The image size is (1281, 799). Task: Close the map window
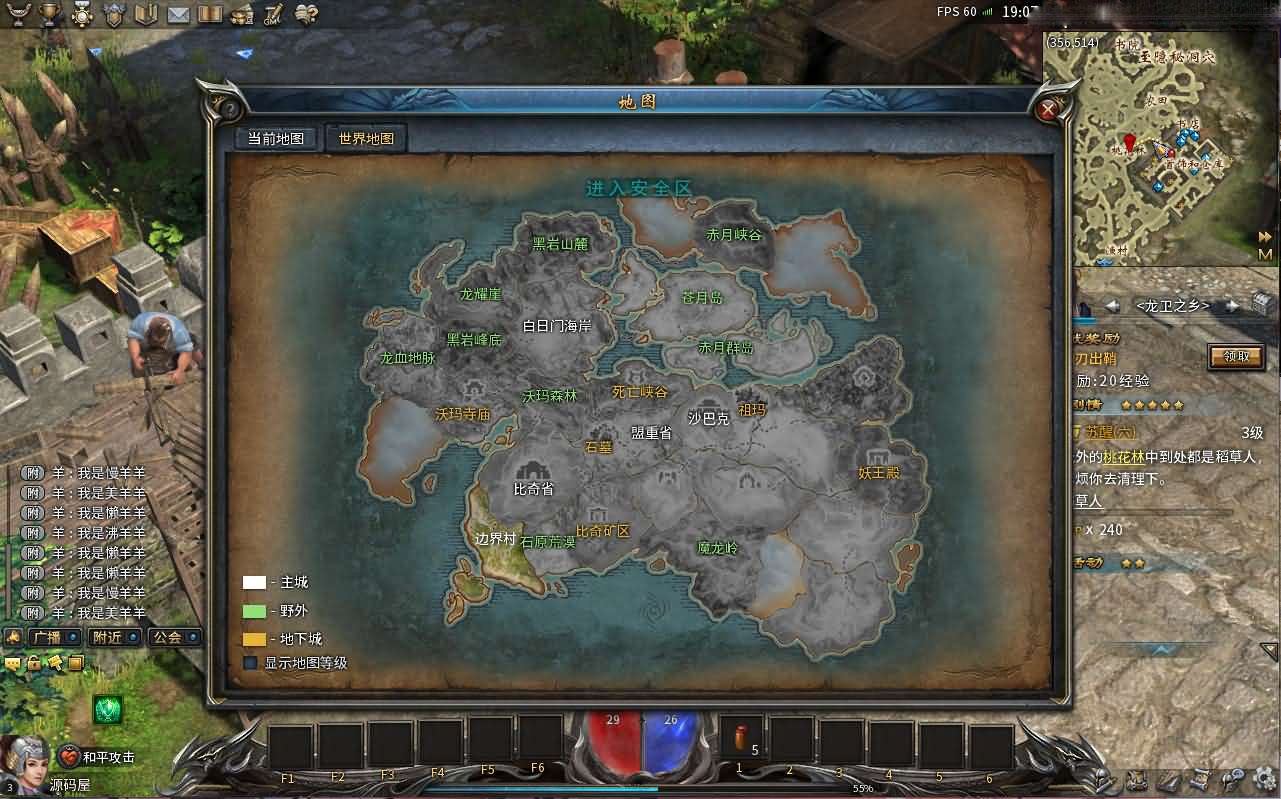point(1047,109)
